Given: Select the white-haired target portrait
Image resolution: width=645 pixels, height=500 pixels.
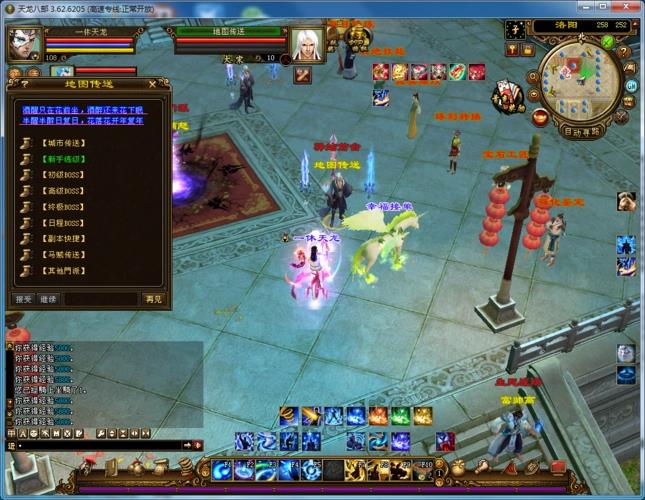Looking at the screenshot, I should pyautogui.click(x=306, y=45).
